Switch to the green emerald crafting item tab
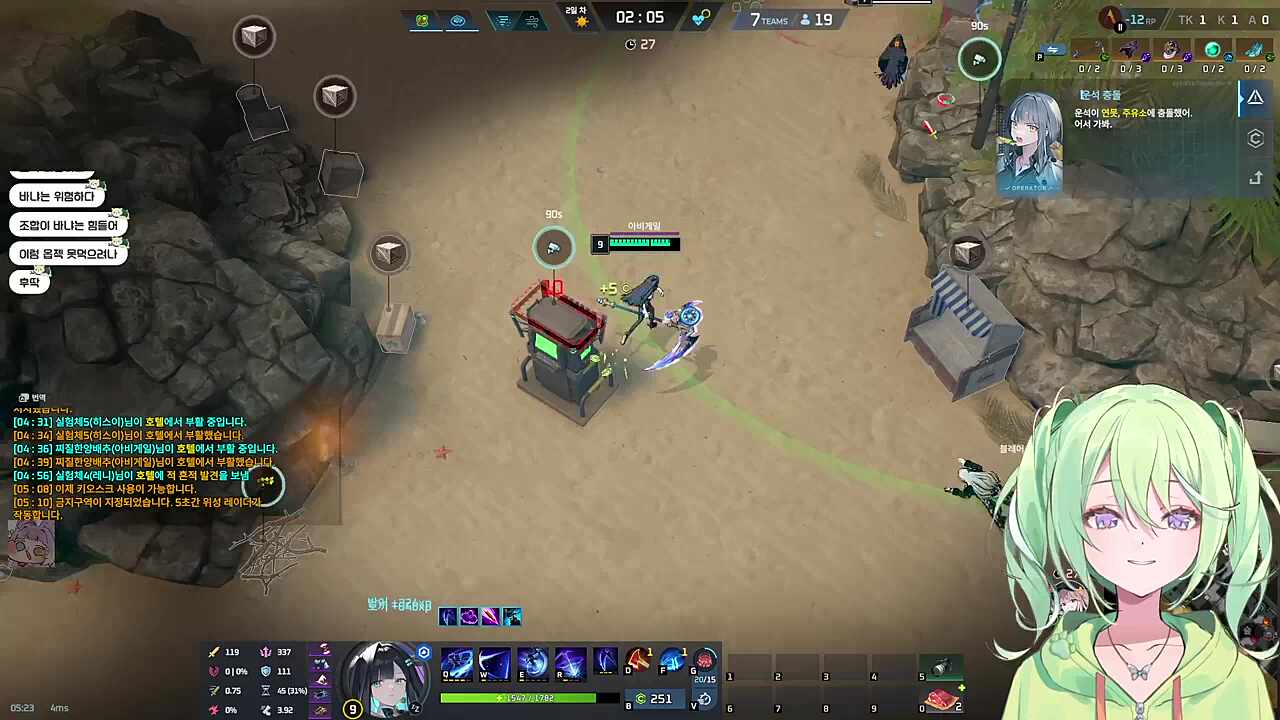The width and height of the screenshot is (1280, 720). coord(1212,48)
